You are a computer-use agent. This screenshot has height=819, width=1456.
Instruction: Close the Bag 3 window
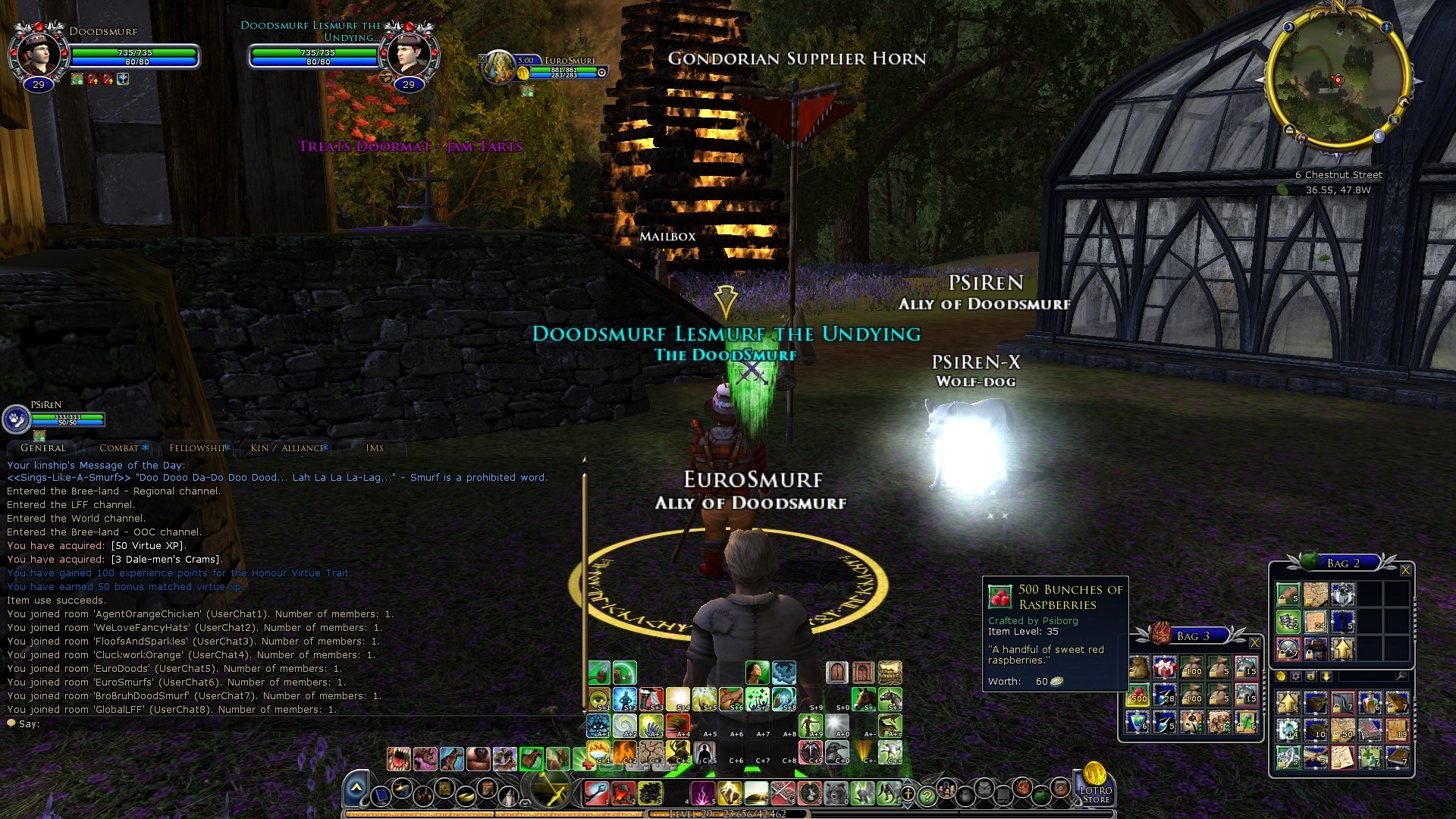click(x=1254, y=643)
